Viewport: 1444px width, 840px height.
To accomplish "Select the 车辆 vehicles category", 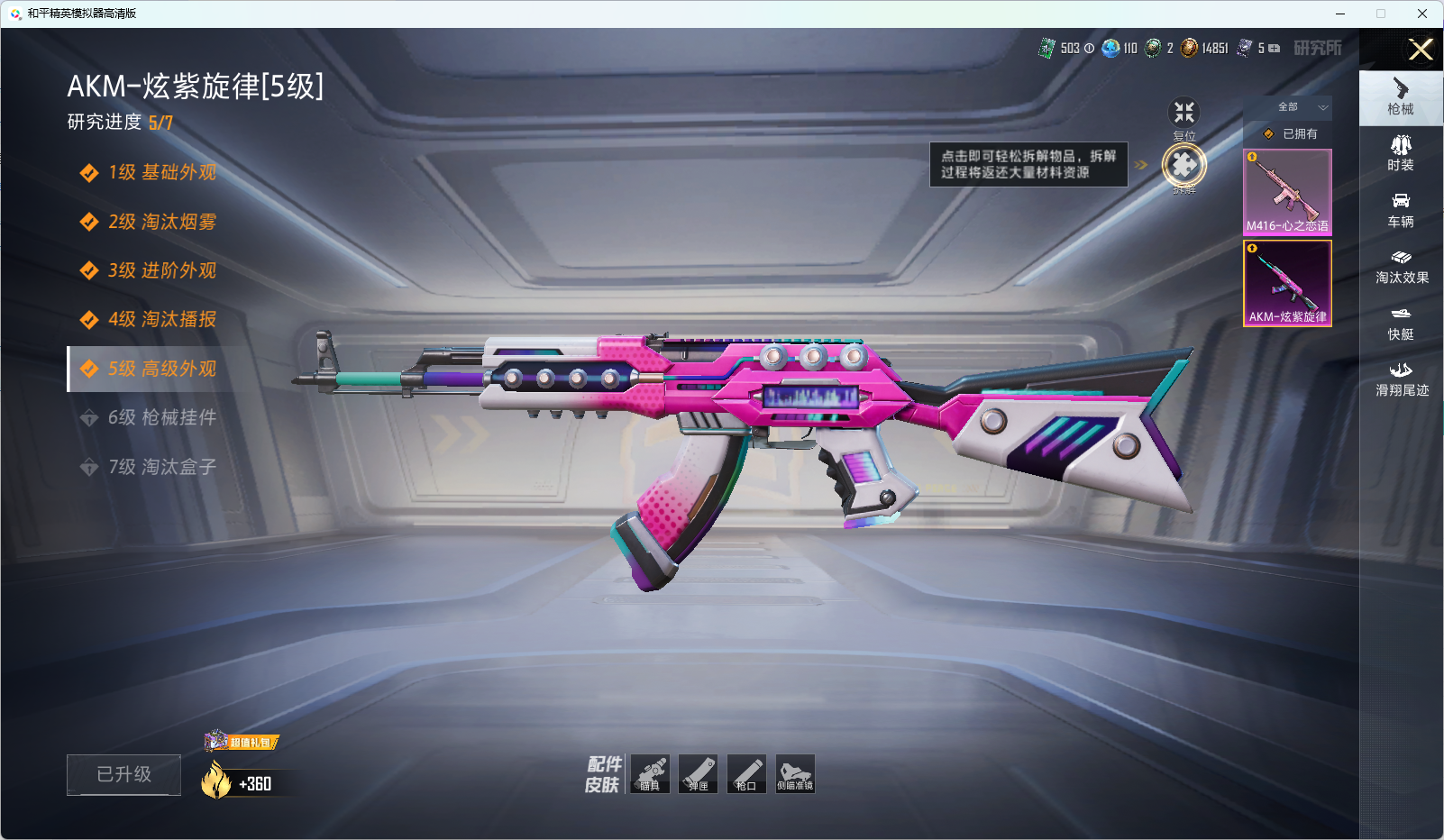I will point(1401,210).
